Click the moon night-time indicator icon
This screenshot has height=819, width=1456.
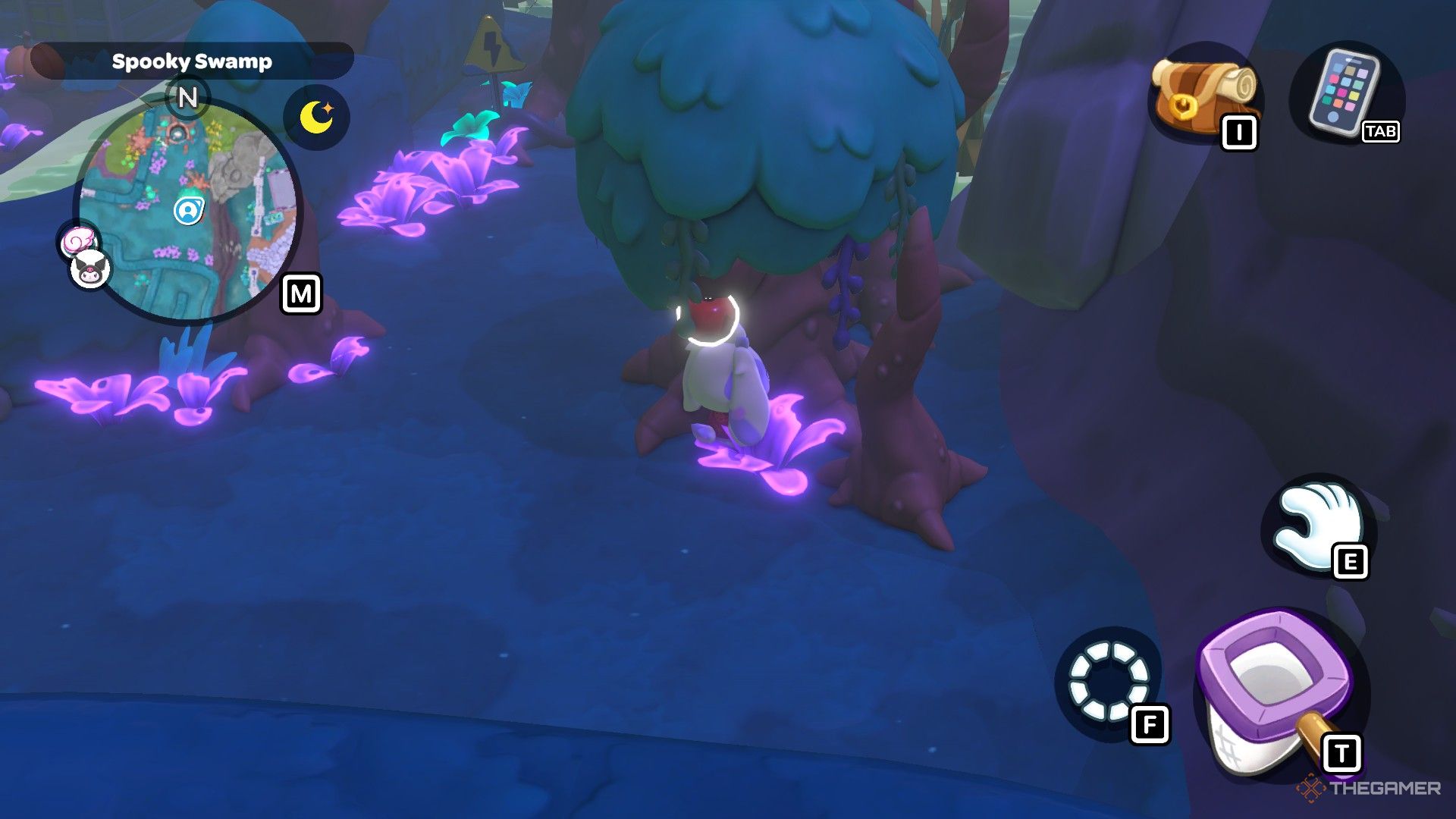[317, 115]
